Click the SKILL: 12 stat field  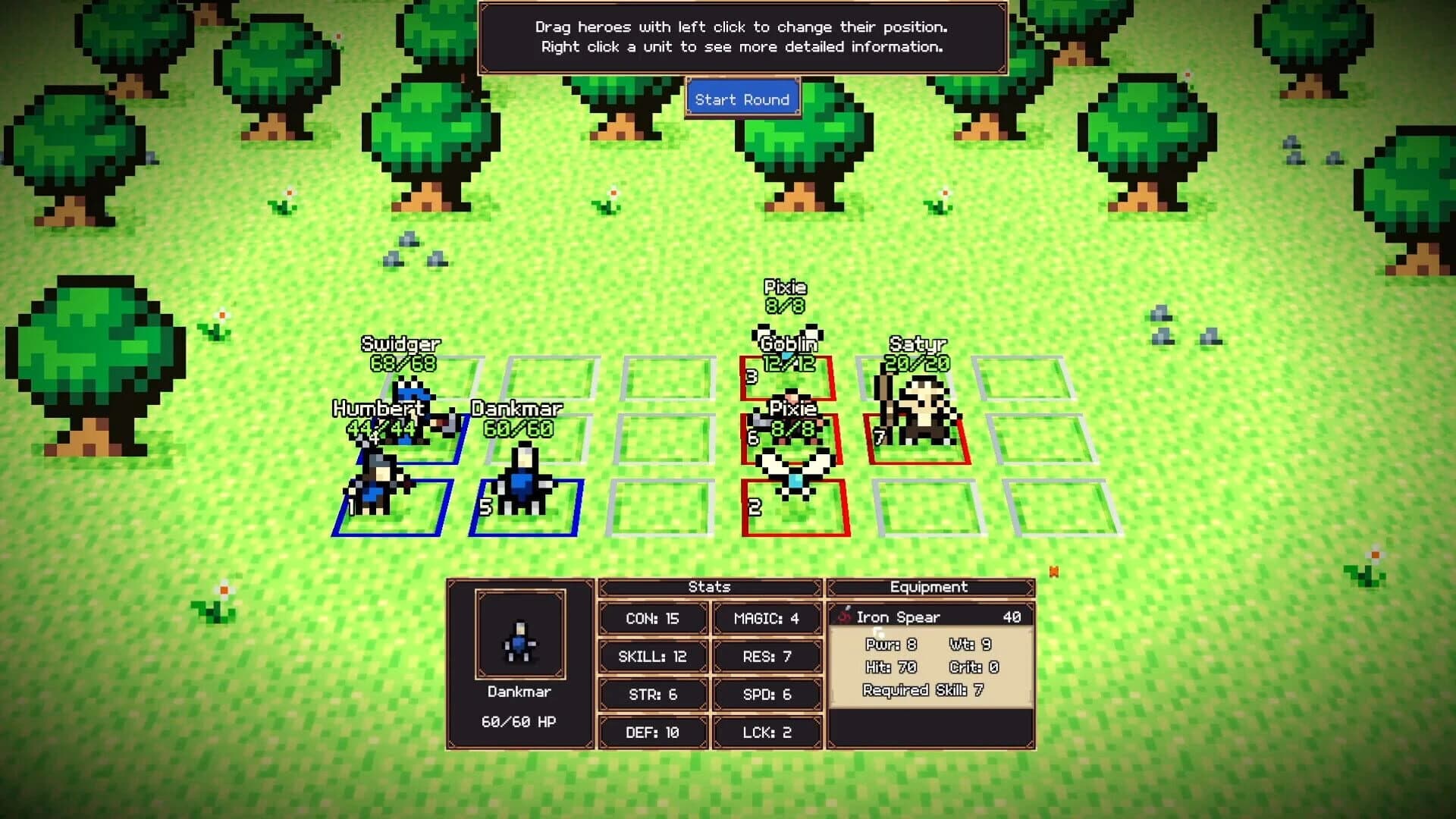pos(652,656)
